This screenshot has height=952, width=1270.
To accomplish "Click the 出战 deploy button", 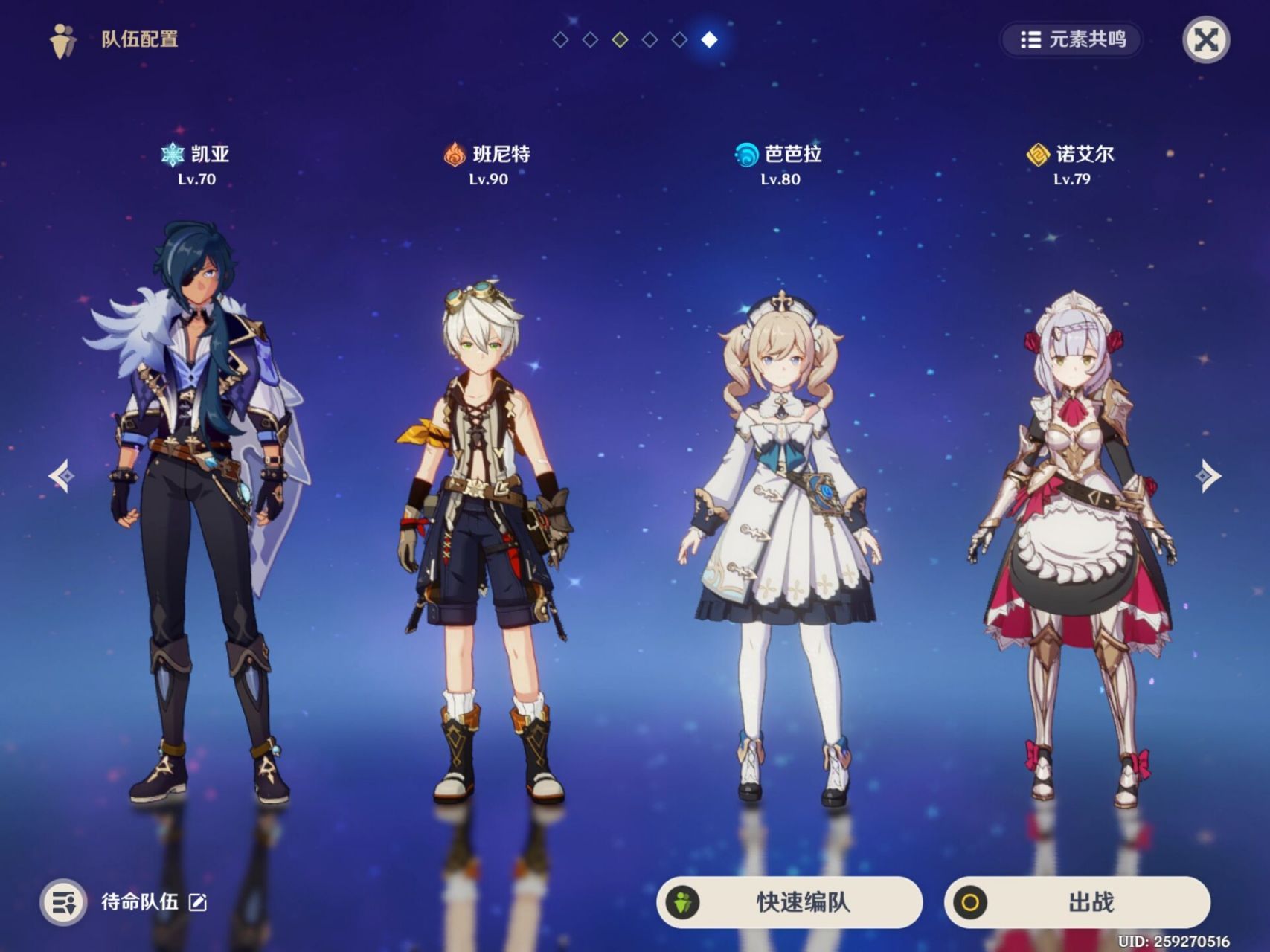I will (x=1077, y=902).
